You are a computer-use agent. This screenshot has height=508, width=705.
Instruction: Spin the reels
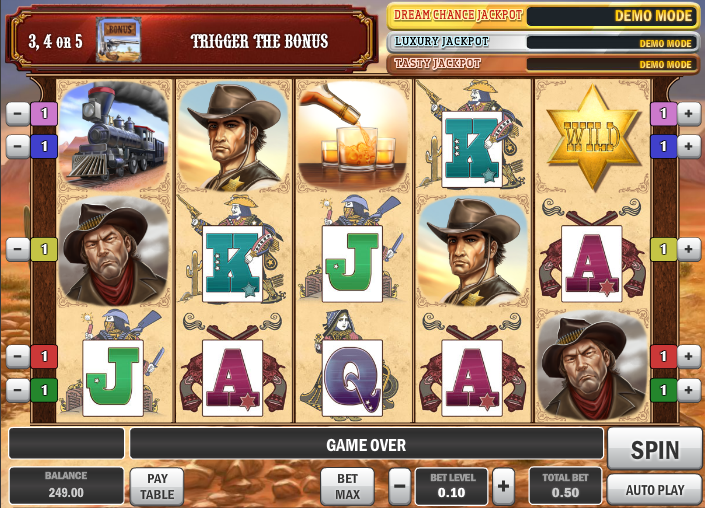pyautogui.click(x=654, y=449)
